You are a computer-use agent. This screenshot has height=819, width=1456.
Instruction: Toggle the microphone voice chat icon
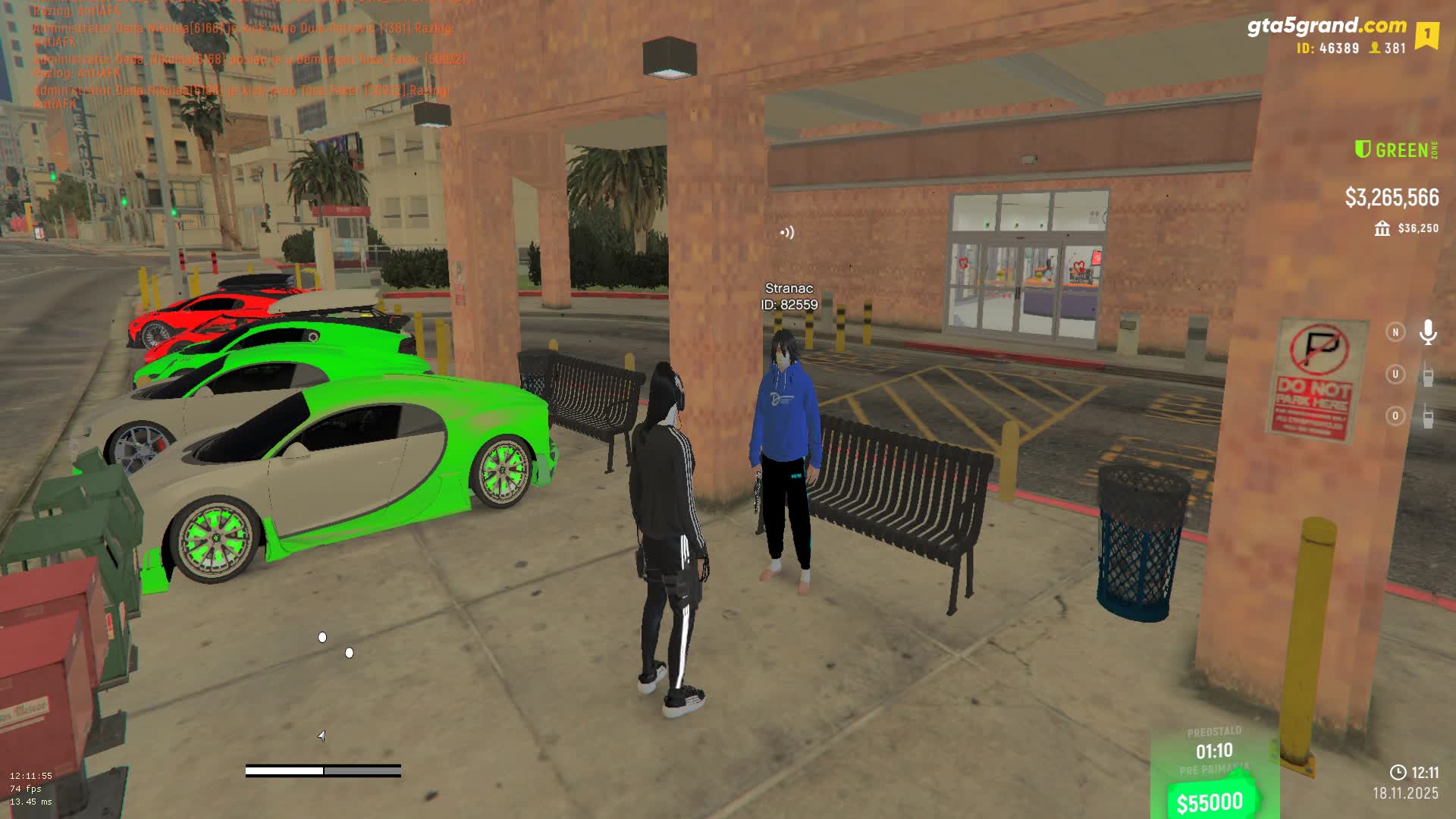[1428, 332]
